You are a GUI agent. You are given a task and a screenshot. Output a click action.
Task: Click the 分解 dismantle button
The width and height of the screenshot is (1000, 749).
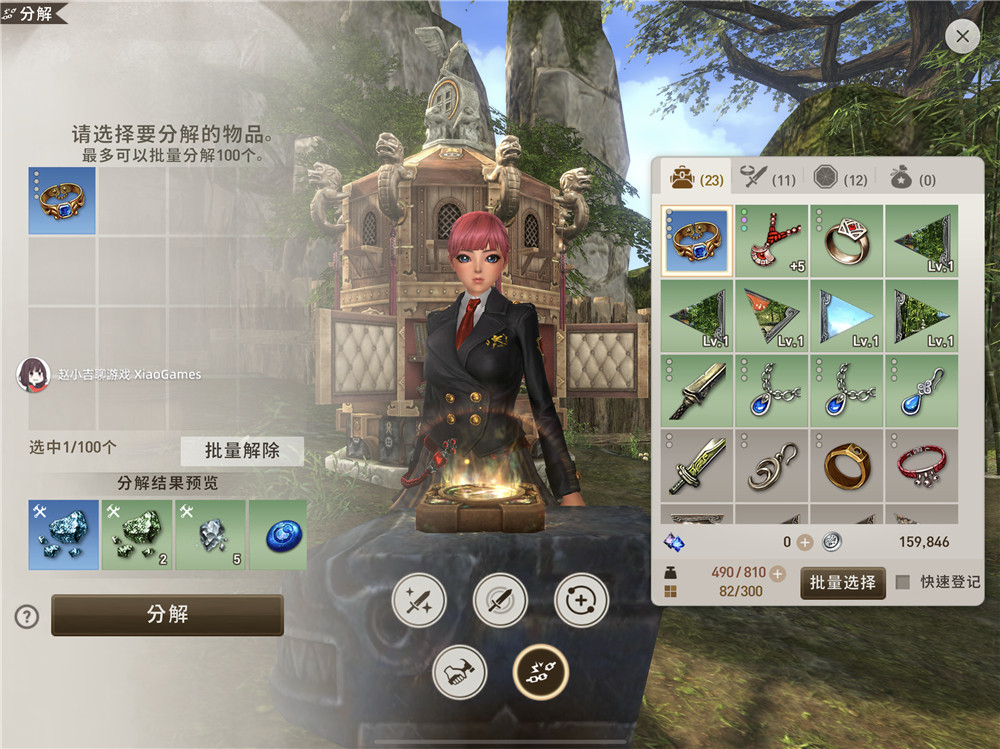[167, 615]
